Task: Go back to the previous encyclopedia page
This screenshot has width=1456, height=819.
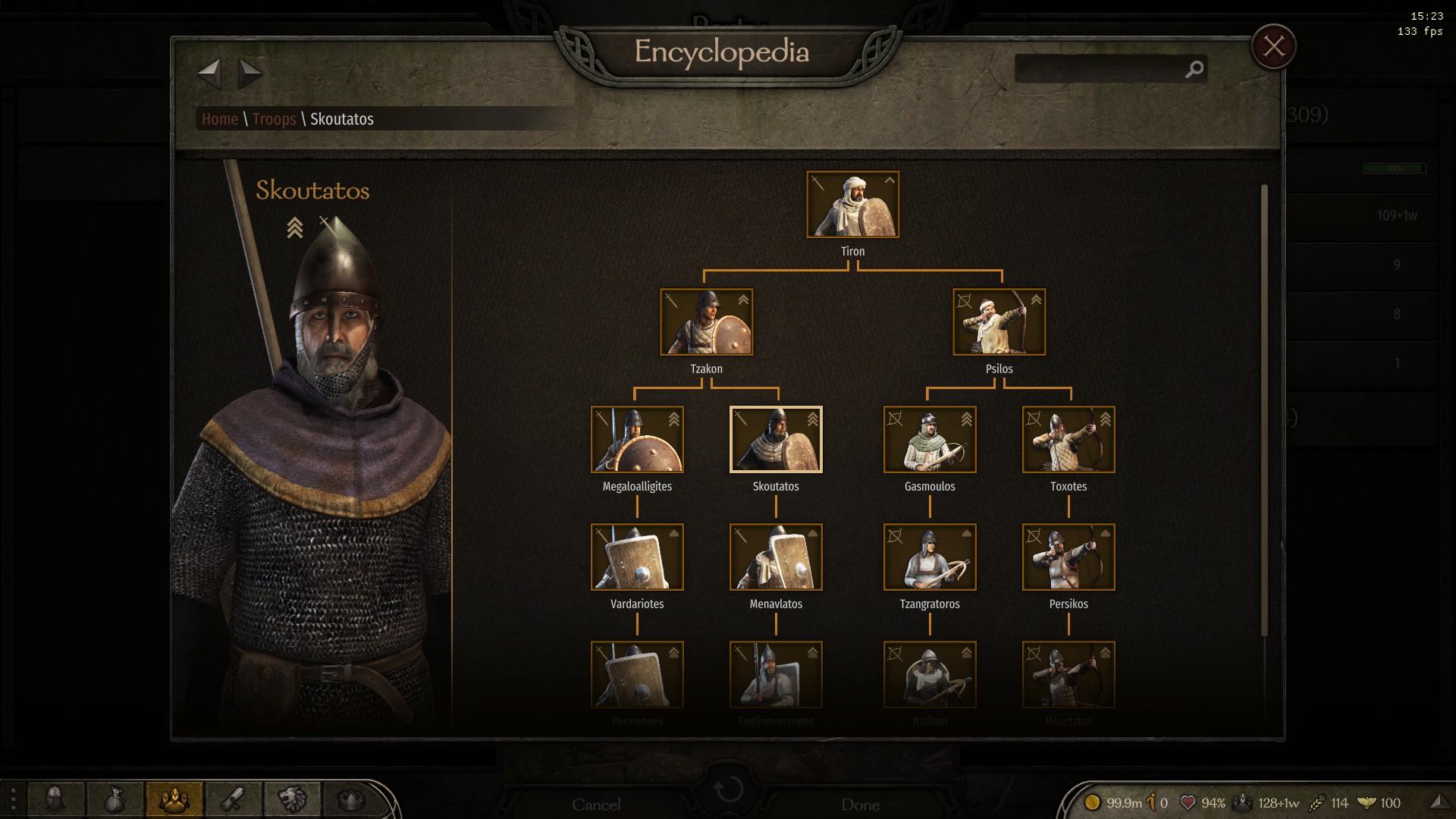Action: [209, 74]
